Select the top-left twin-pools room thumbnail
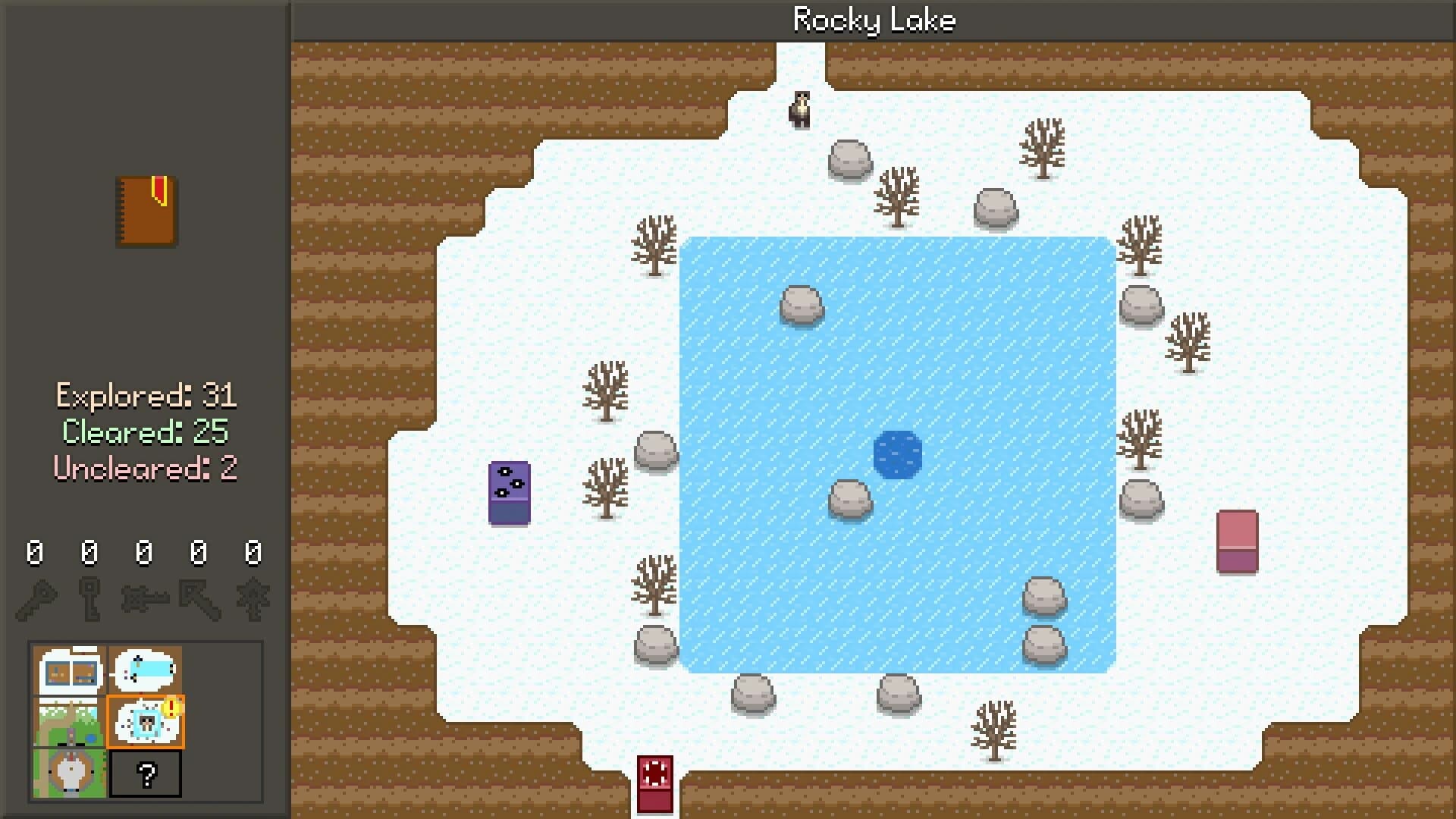1456x819 pixels. [68, 671]
